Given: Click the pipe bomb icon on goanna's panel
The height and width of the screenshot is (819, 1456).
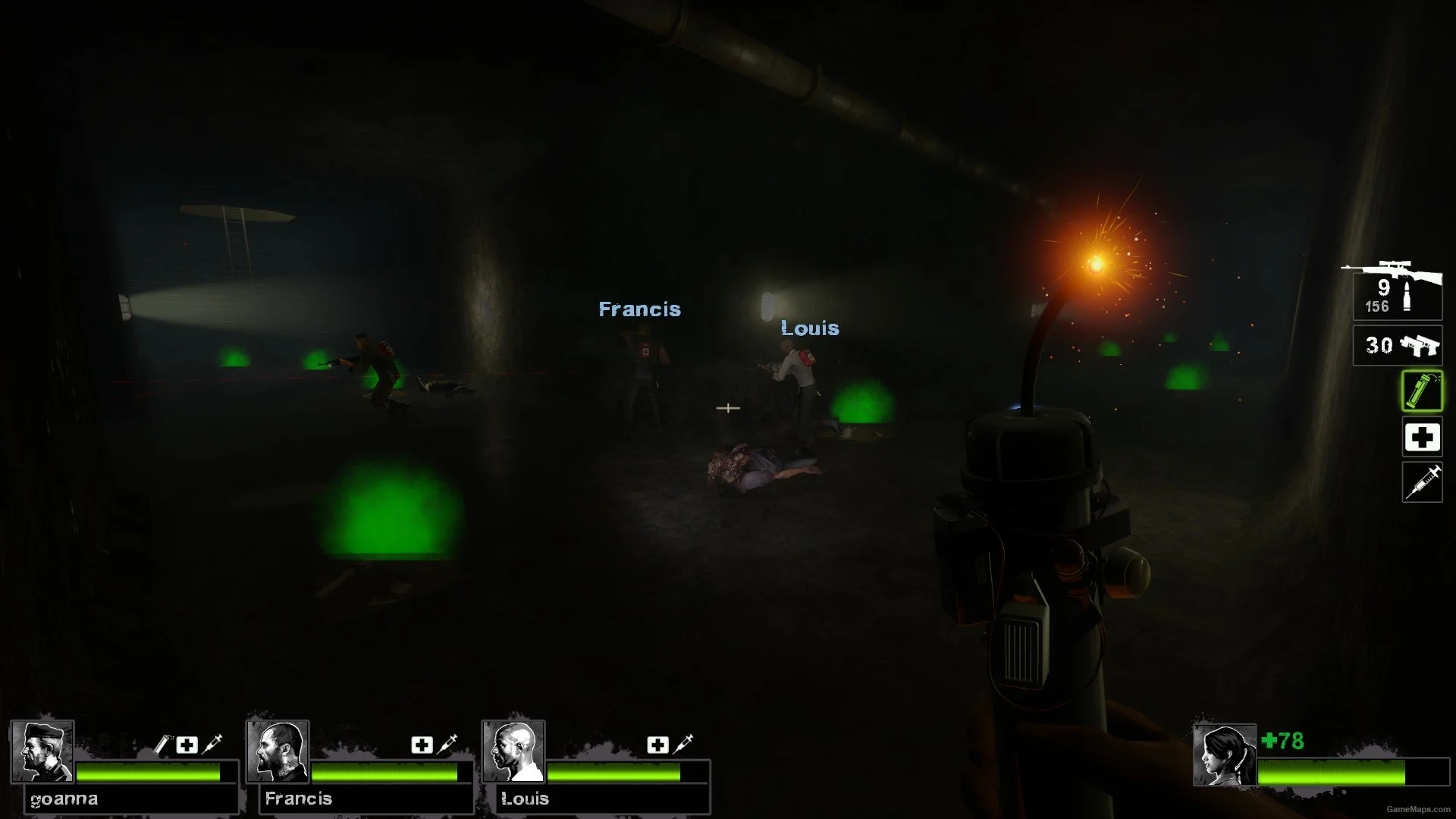Looking at the screenshot, I should pos(162,745).
